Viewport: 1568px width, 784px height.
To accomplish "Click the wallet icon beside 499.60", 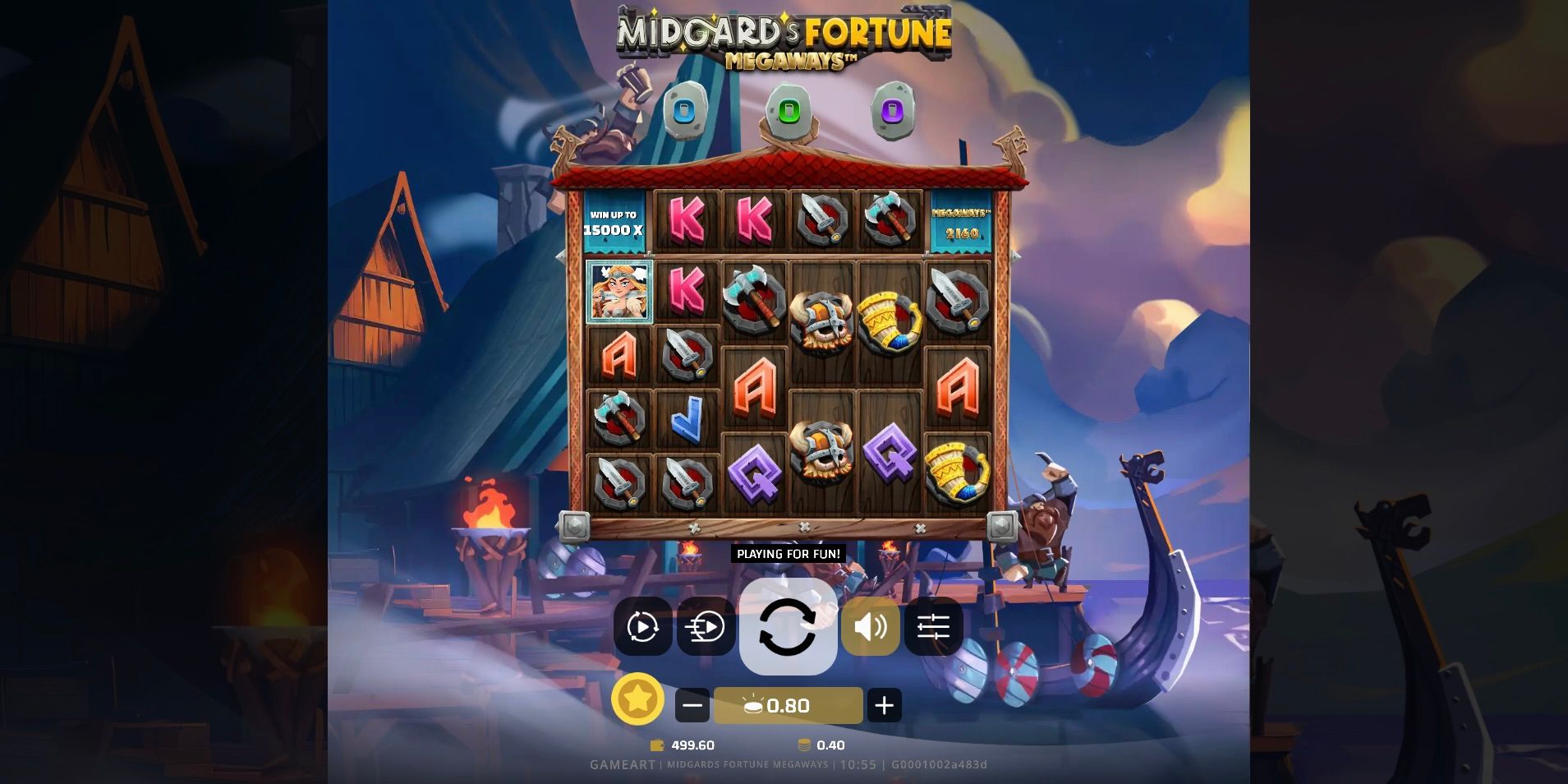I will click(x=656, y=745).
